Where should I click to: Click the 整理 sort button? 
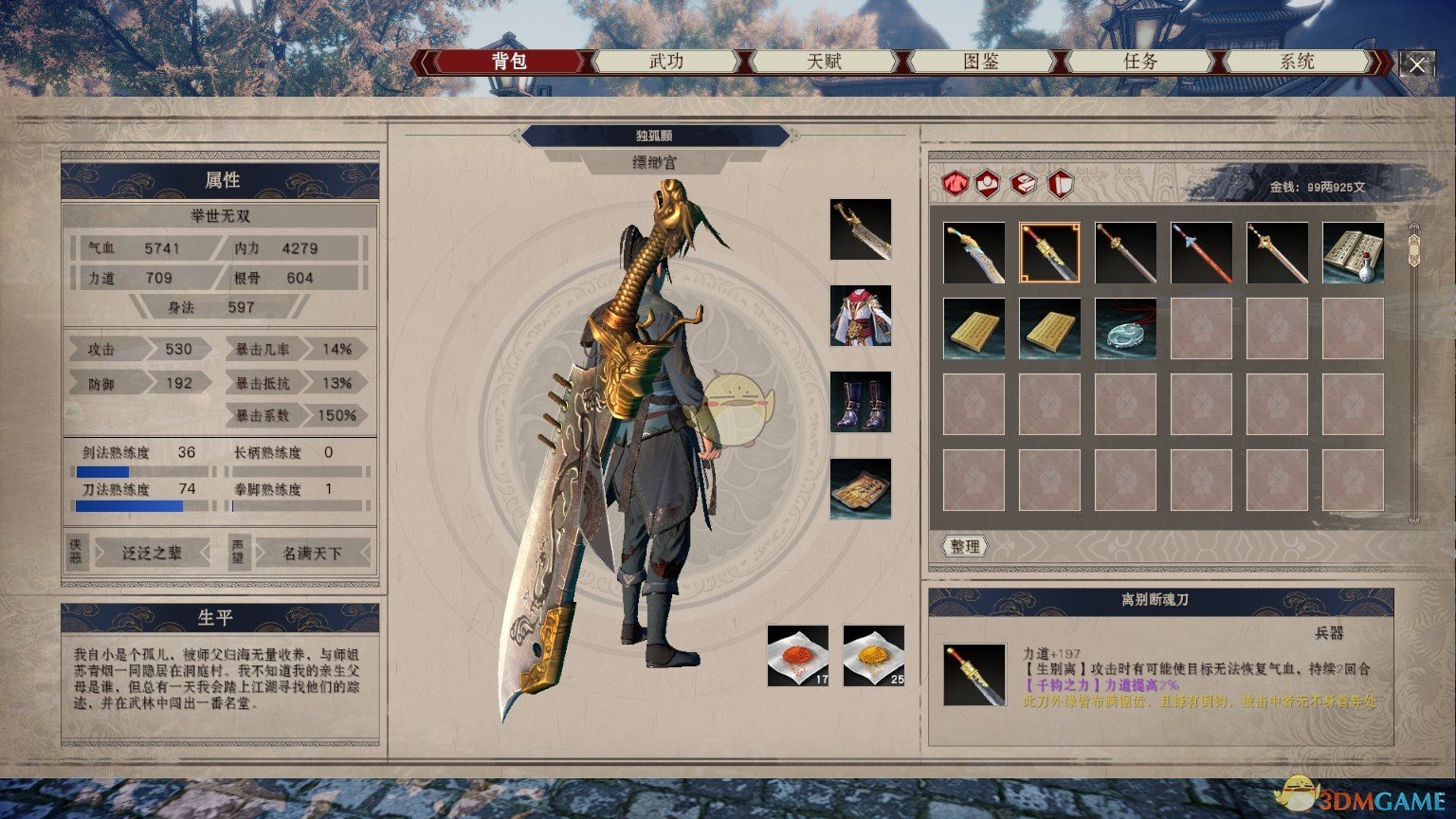pos(965,547)
